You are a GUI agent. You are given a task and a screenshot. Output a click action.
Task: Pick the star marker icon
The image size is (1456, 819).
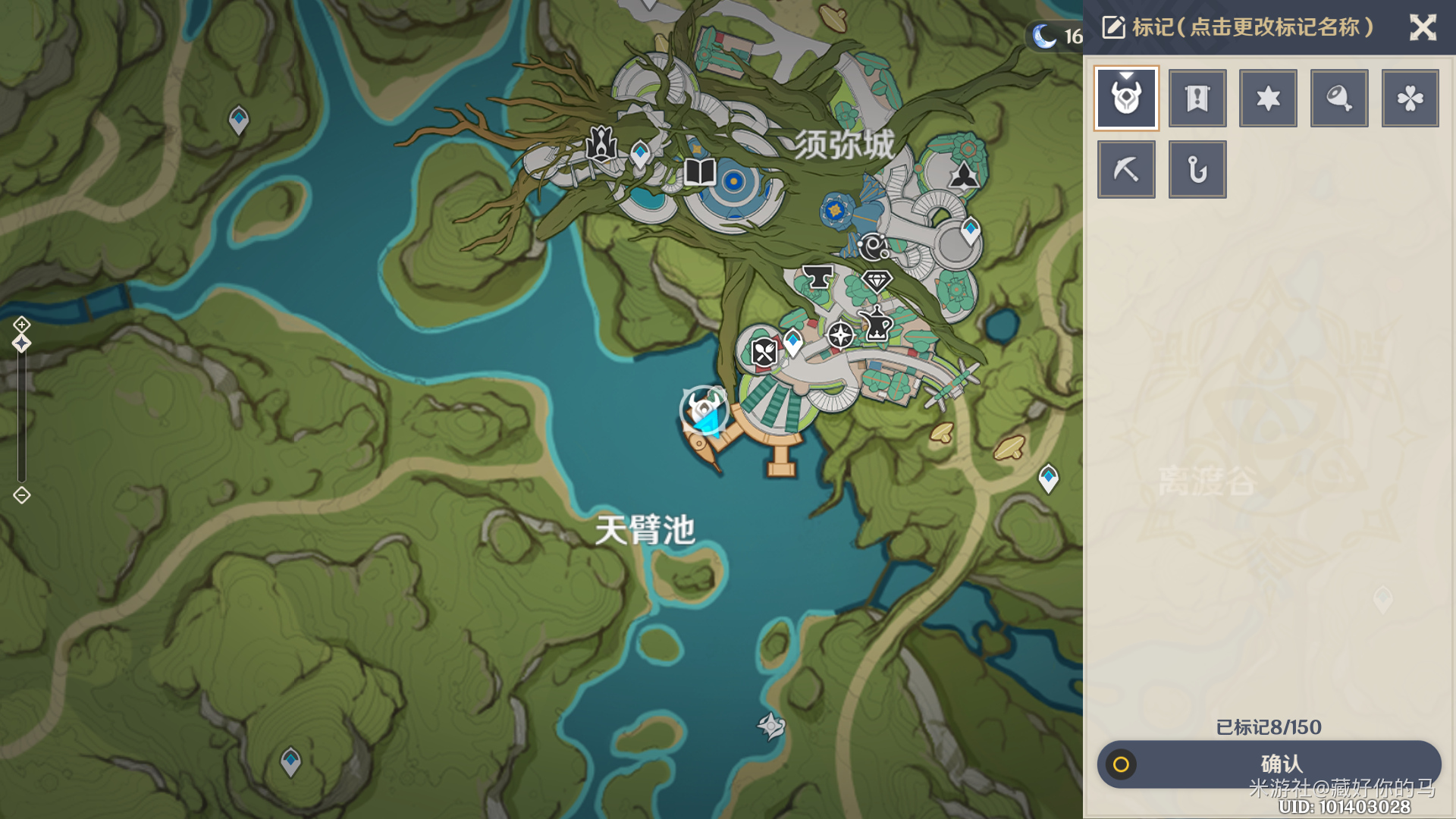tap(1268, 99)
